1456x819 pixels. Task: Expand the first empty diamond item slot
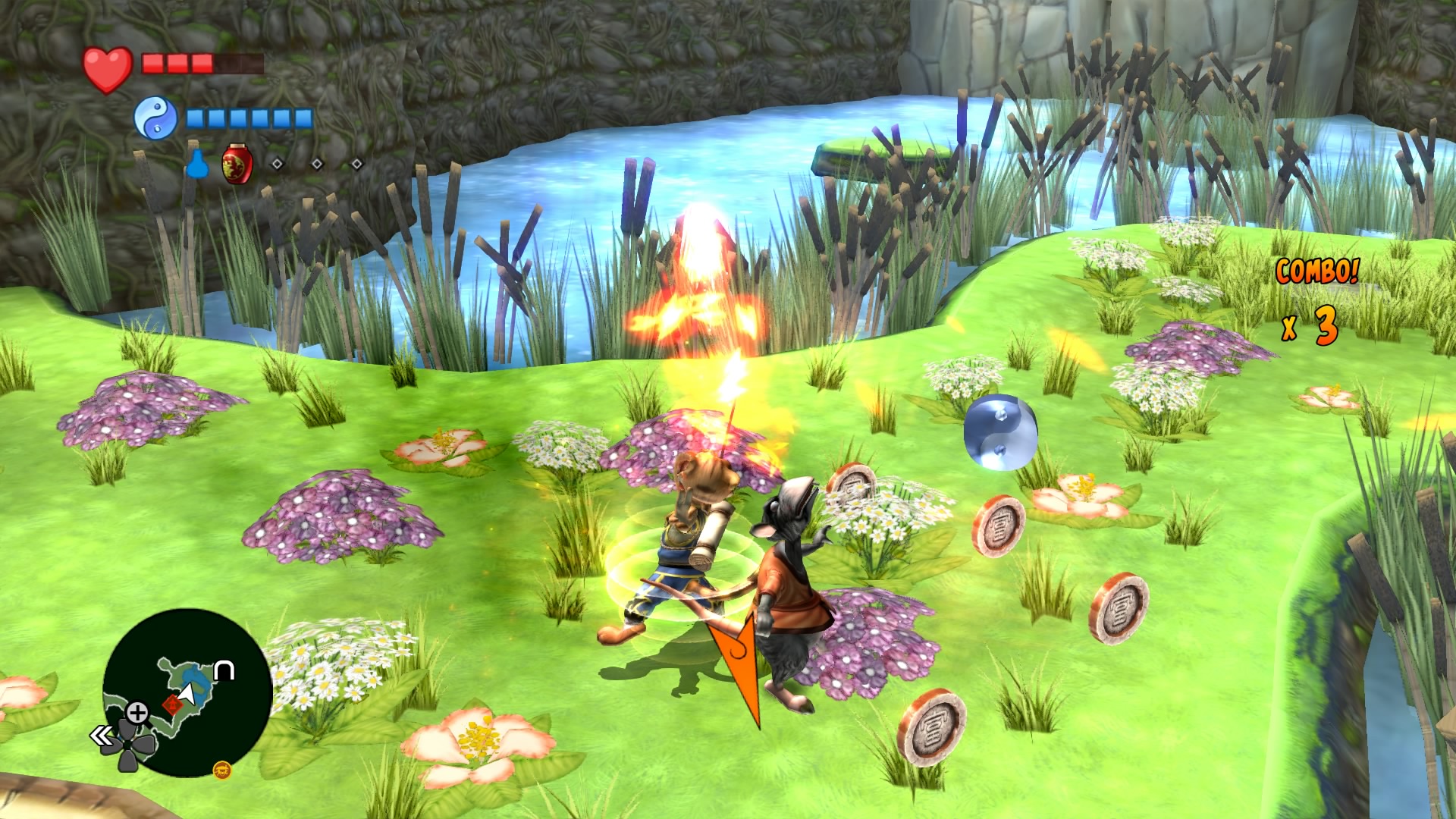[x=277, y=164]
